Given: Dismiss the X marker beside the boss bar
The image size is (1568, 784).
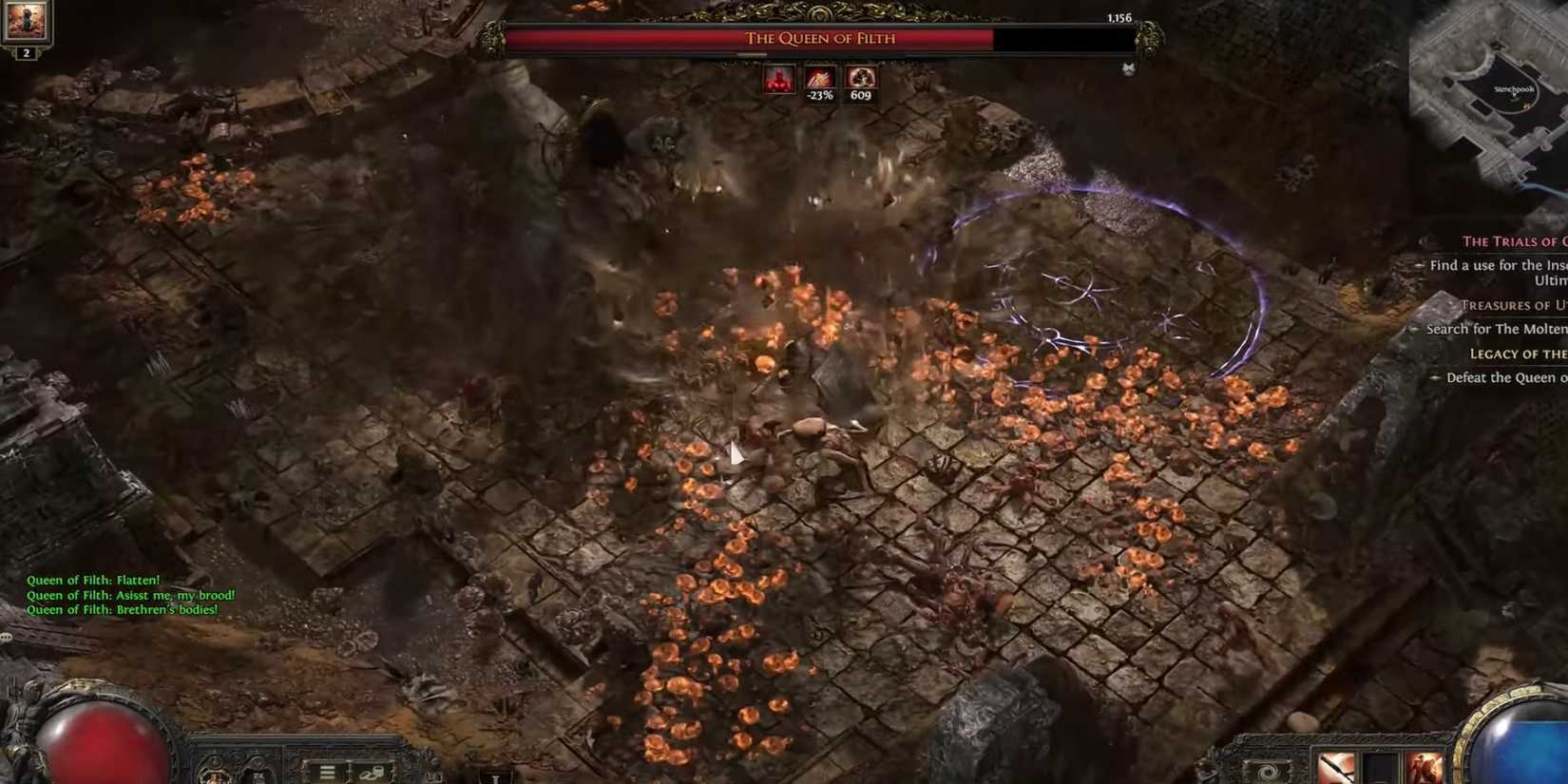Looking at the screenshot, I should click(1127, 68).
